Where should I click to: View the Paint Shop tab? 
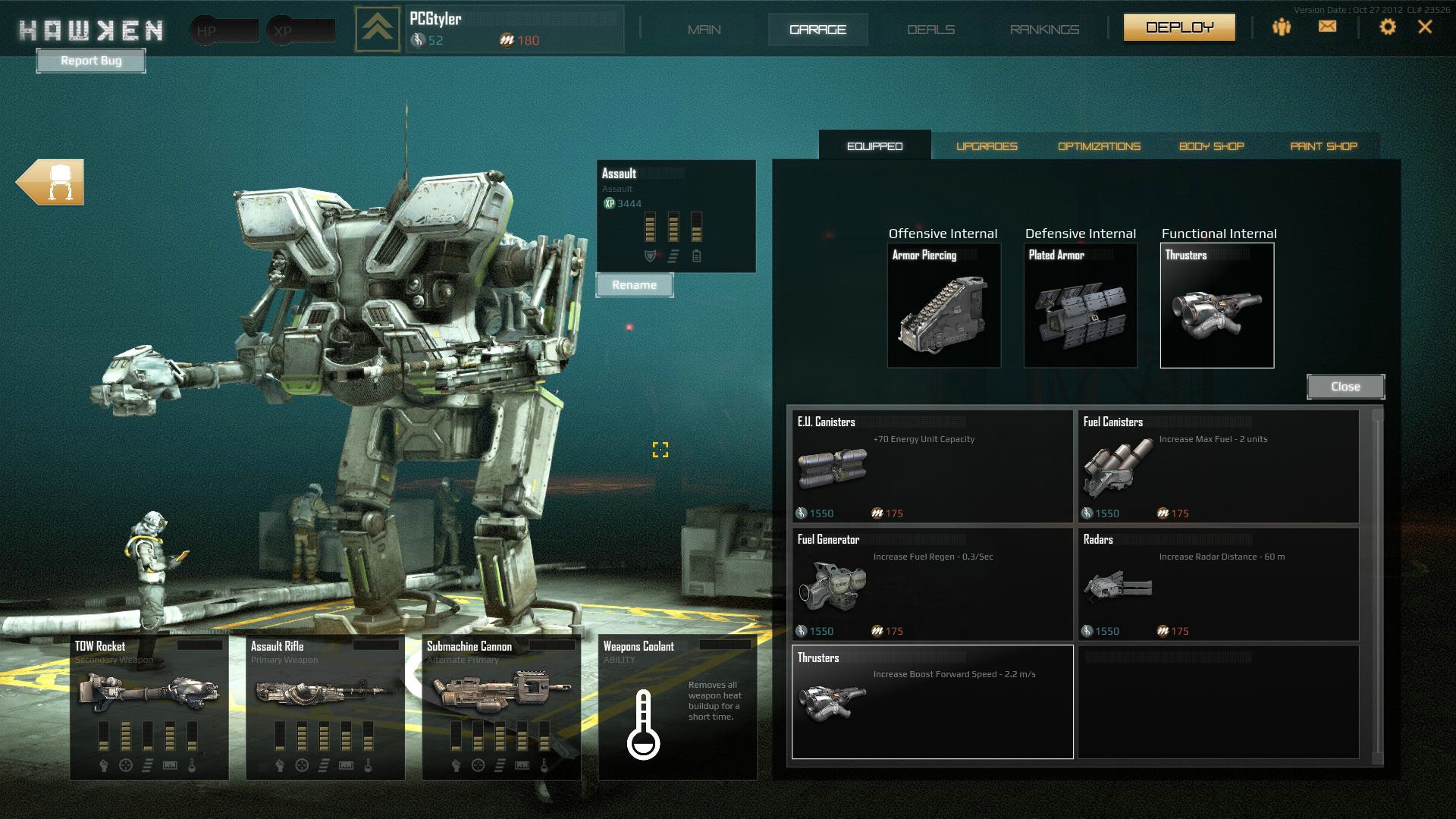click(x=1323, y=146)
